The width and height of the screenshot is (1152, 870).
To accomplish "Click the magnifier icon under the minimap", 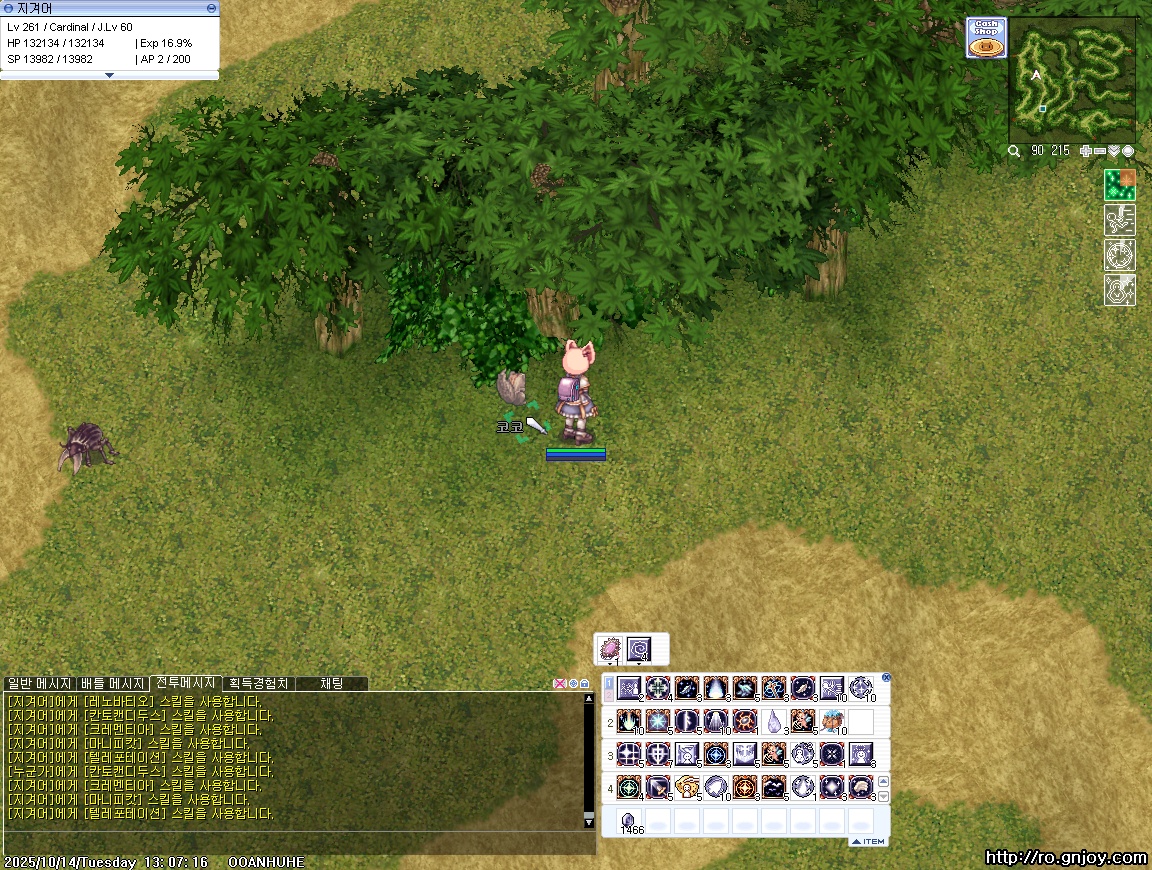I will [x=1014, y=151].
